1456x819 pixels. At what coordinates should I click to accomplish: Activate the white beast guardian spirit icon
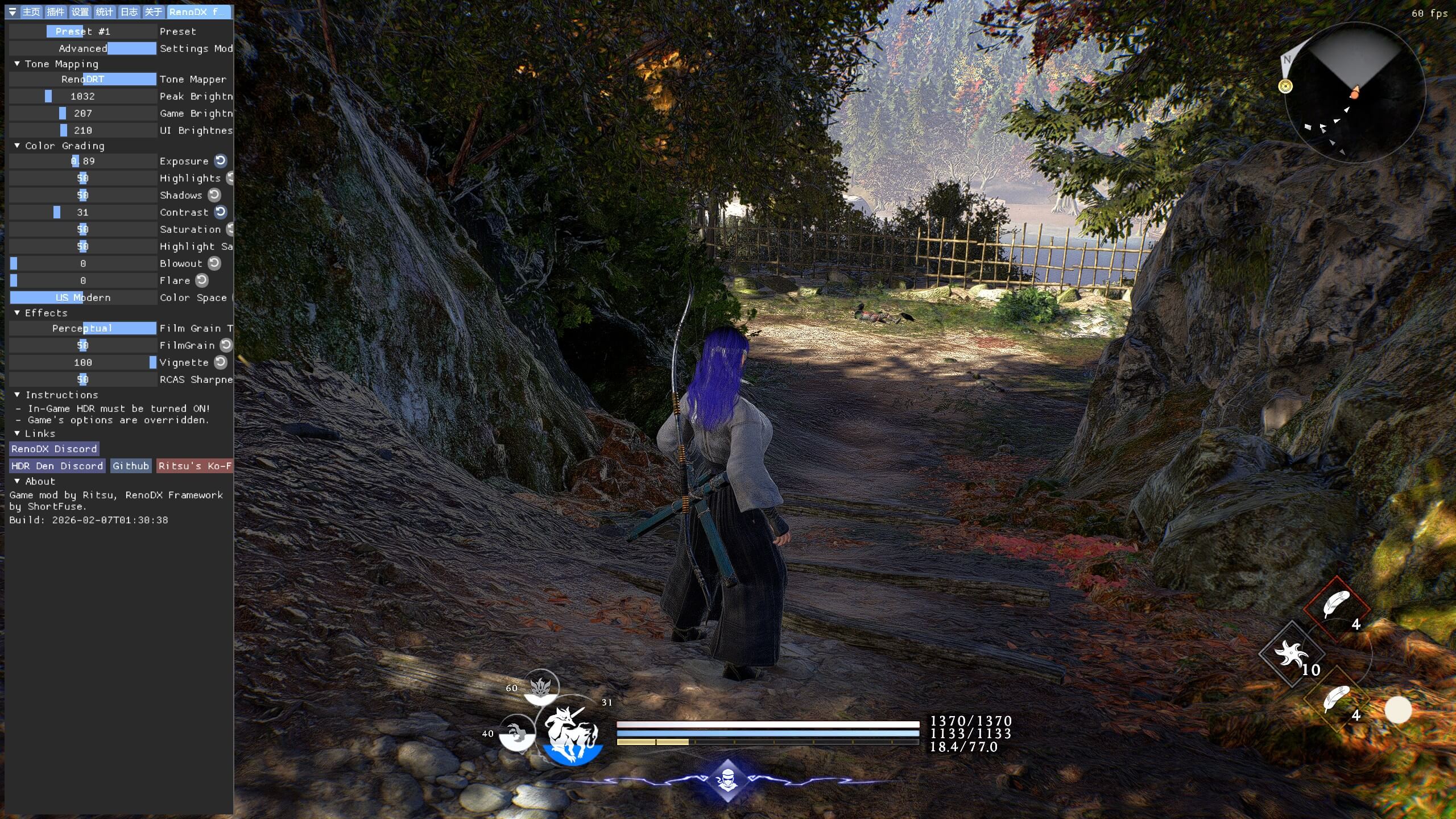click(x=571, y=732)
